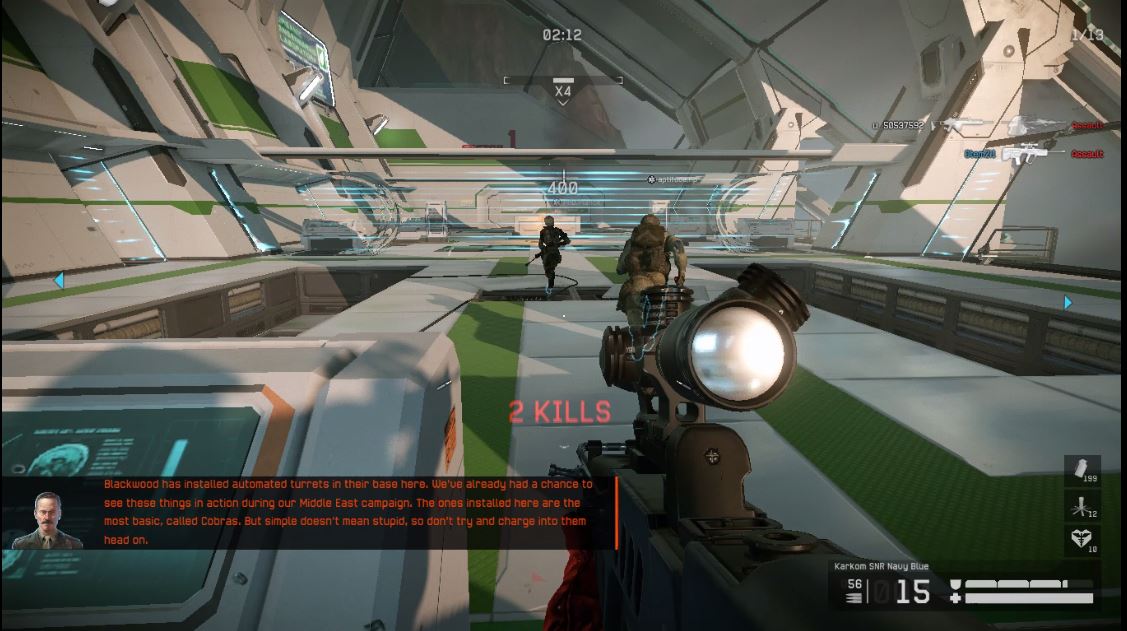Click the right cyan arrow marker
Viewport: 1127px width, 631px height.
point(1068,302)
